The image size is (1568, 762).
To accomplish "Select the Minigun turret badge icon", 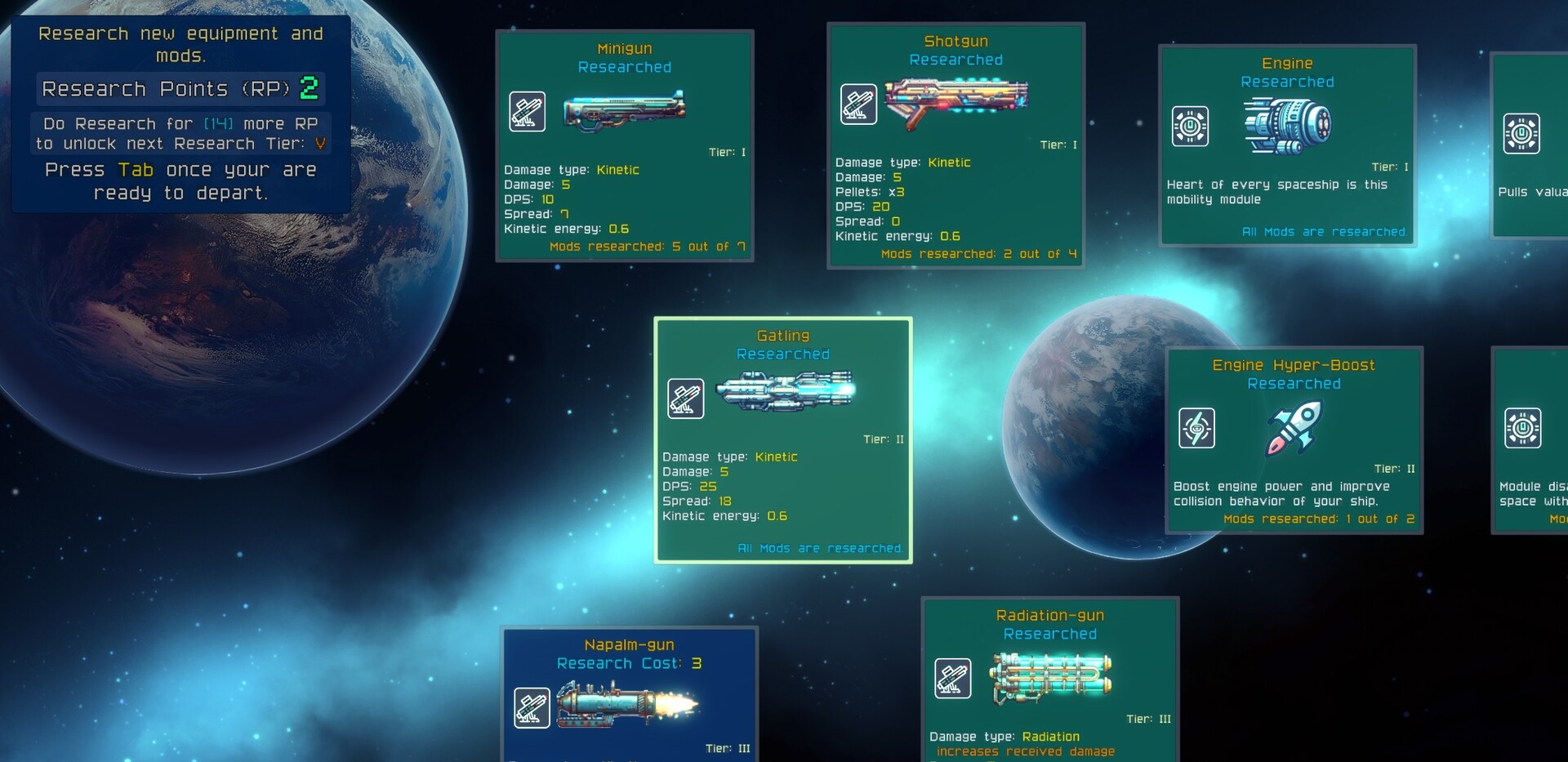I will coord(528,111).
